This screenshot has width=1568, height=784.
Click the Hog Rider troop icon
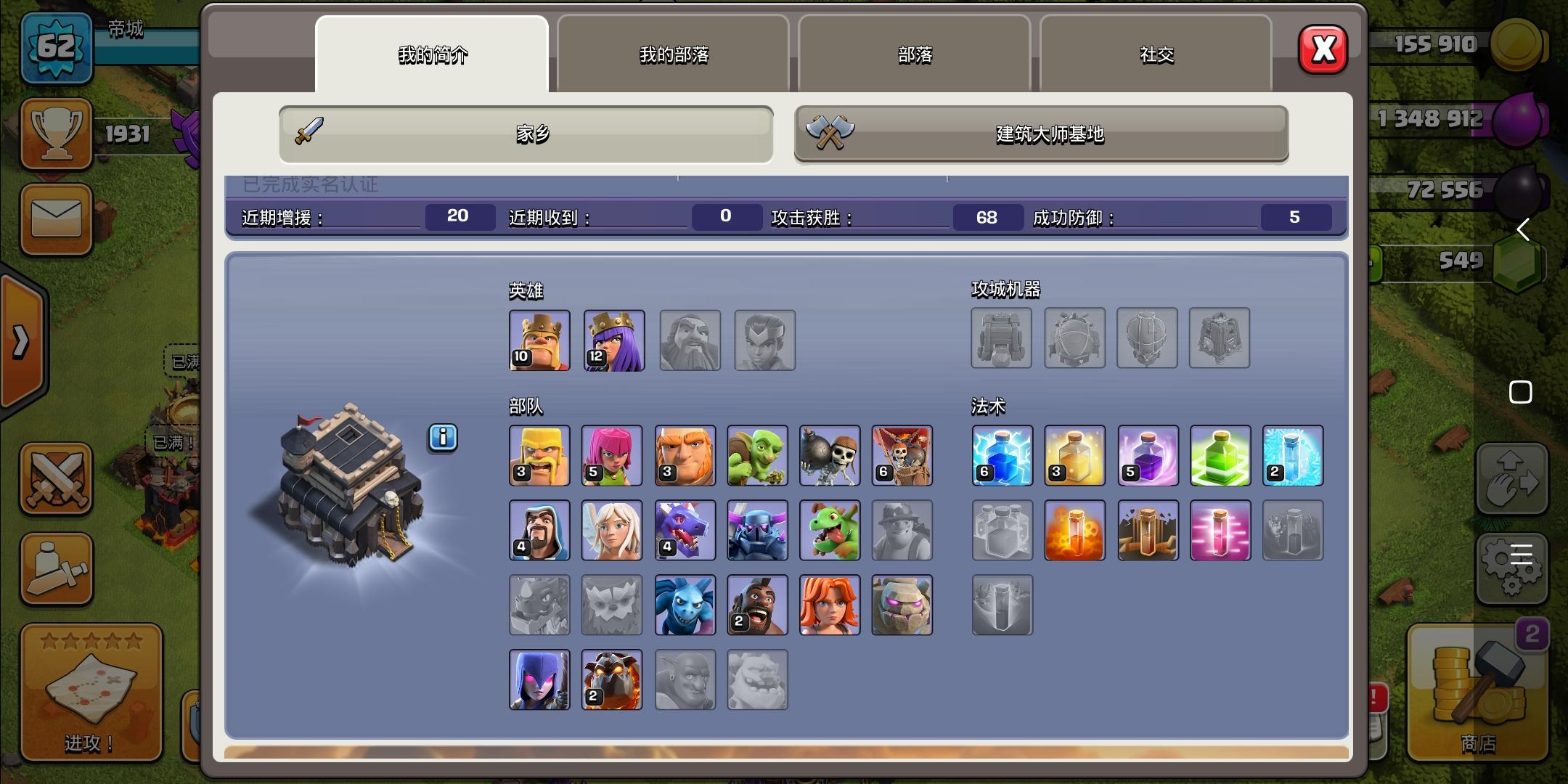point(758,604)
